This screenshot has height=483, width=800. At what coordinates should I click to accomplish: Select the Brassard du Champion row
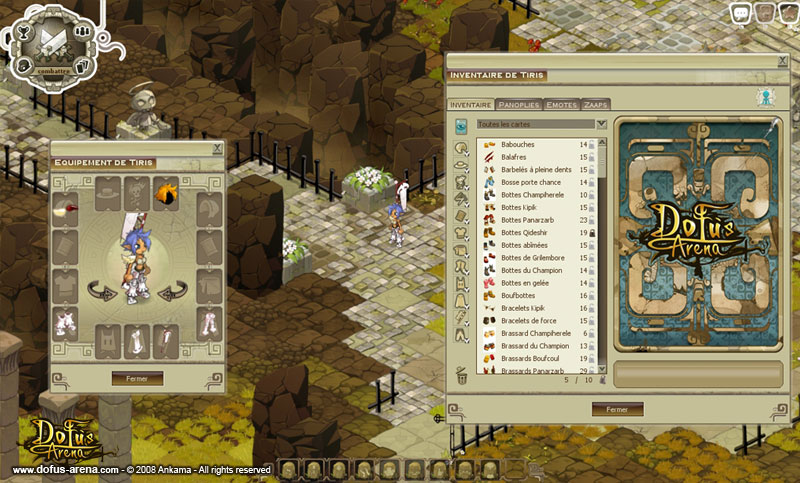click(535, 346)
